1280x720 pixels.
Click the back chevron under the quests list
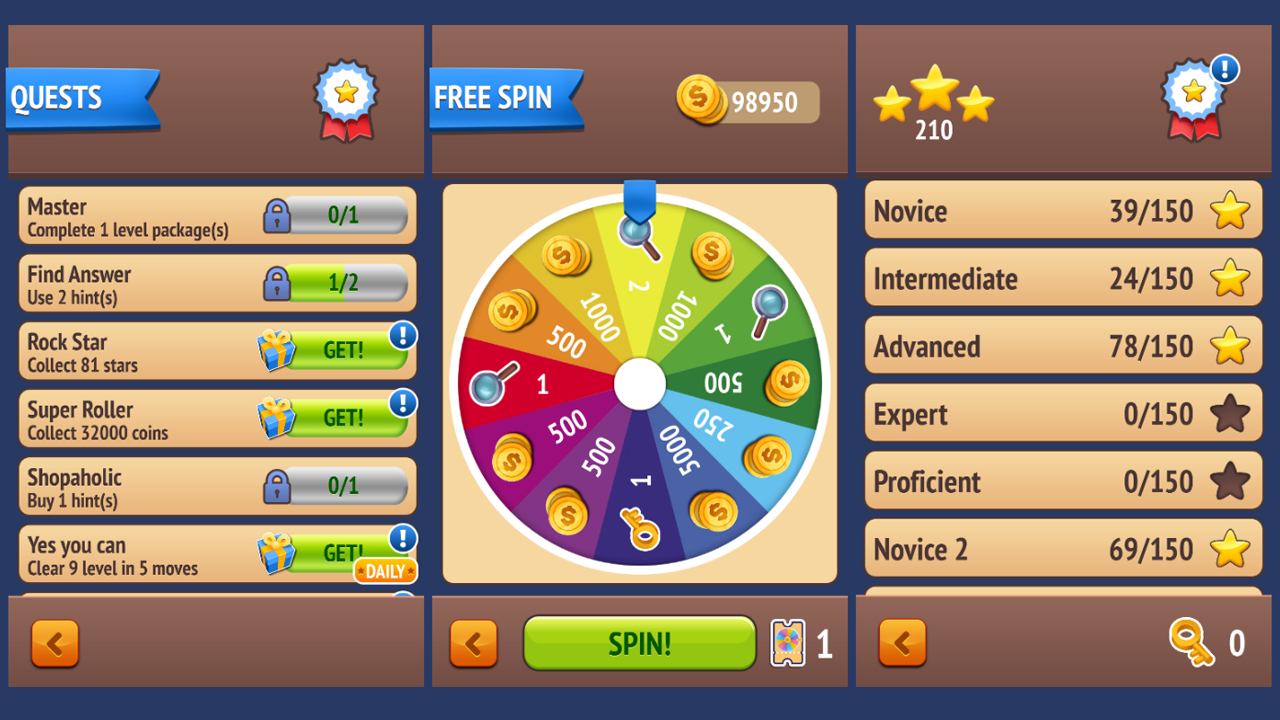point(55,643)
